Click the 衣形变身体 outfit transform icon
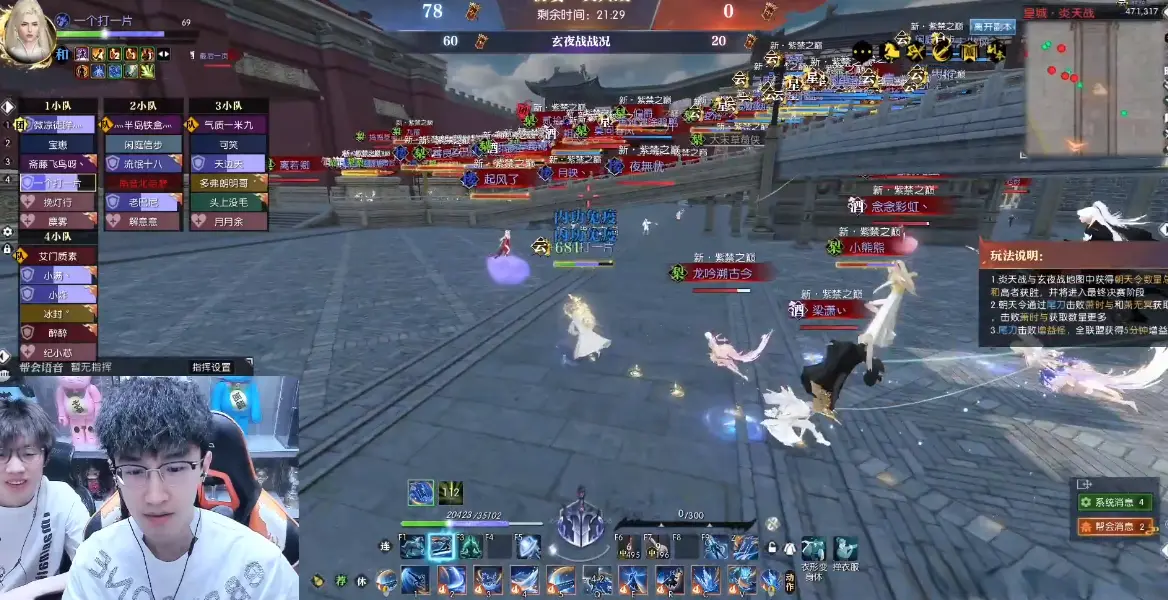1168x600 pixels. (x=814, y=549)
